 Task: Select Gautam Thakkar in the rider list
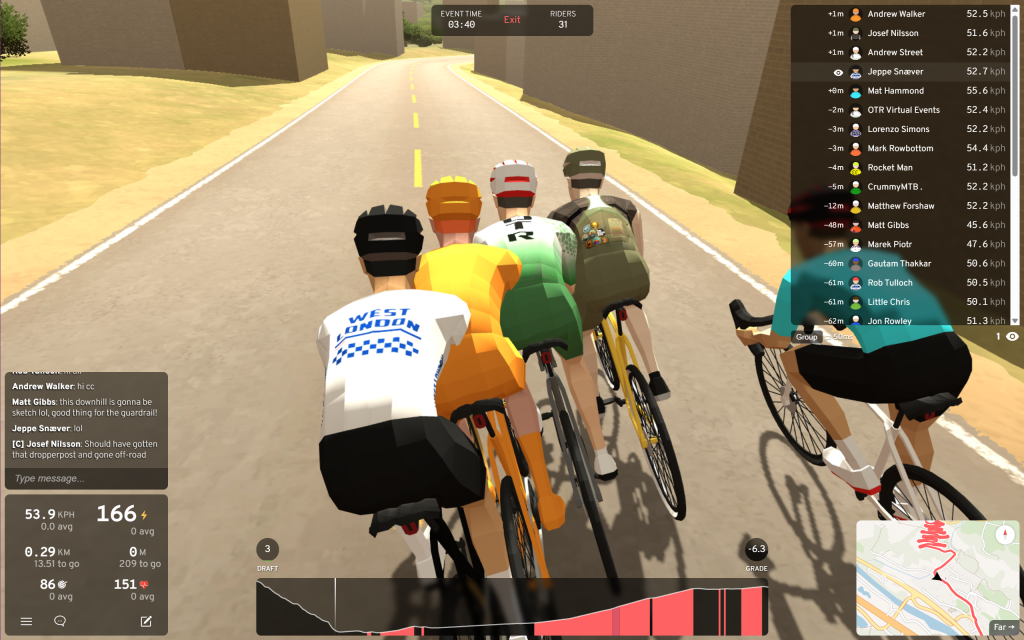899,264
